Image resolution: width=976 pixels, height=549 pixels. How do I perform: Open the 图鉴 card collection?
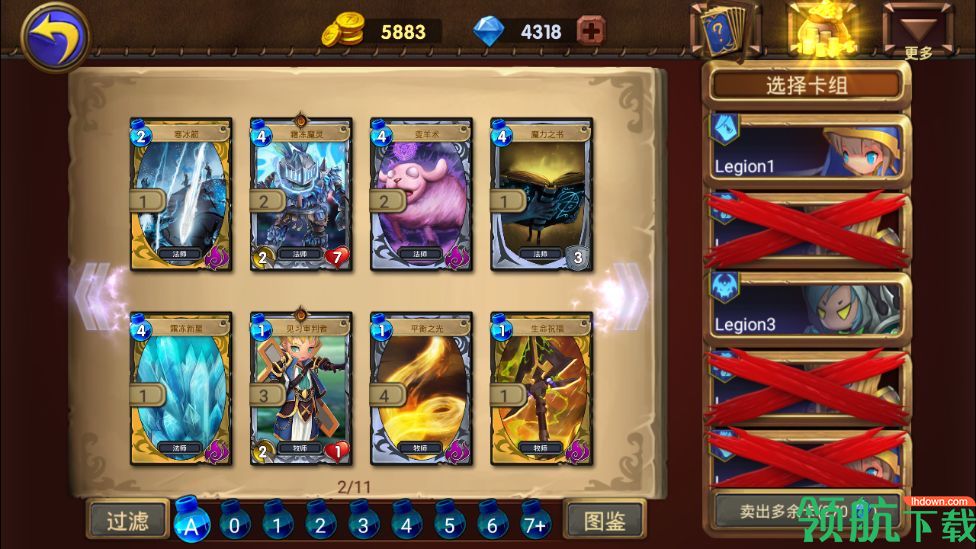tap(604, 520)
